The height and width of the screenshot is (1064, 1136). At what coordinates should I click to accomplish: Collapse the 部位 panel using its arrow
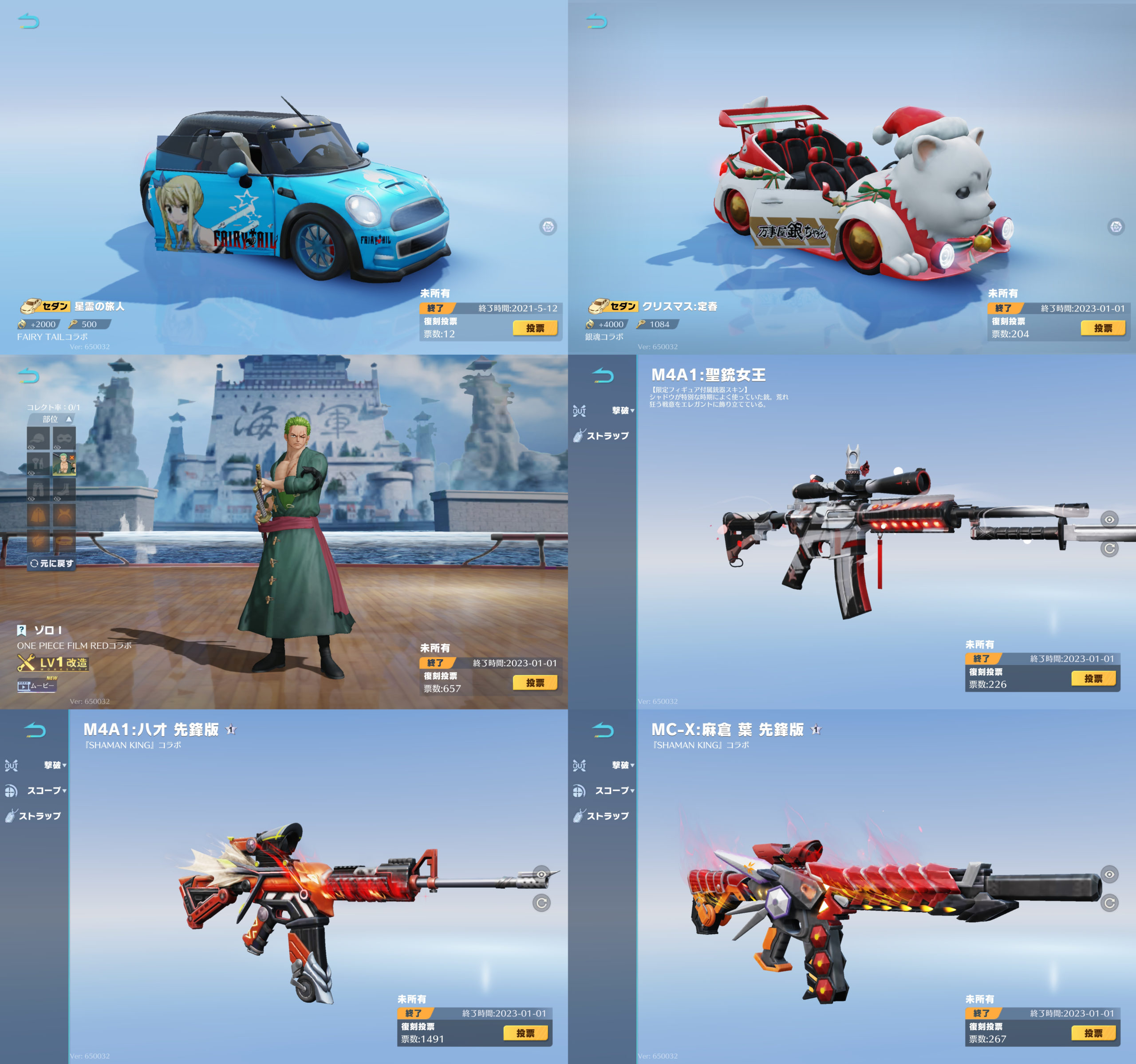tap(69, 419)
